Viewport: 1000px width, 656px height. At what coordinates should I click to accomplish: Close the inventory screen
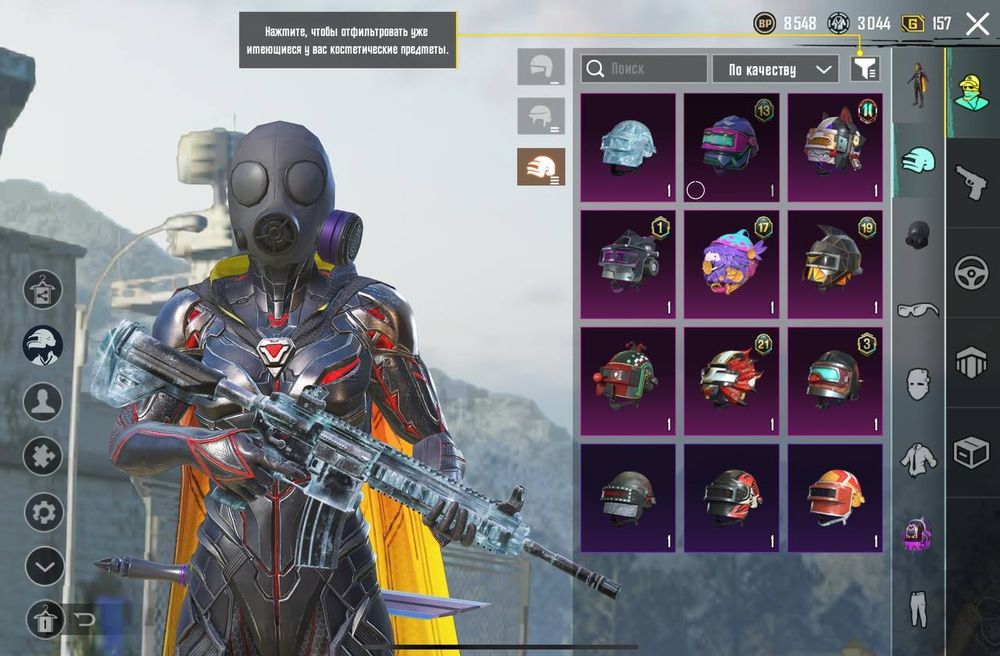pyautogui.click(x=977, y=24)
